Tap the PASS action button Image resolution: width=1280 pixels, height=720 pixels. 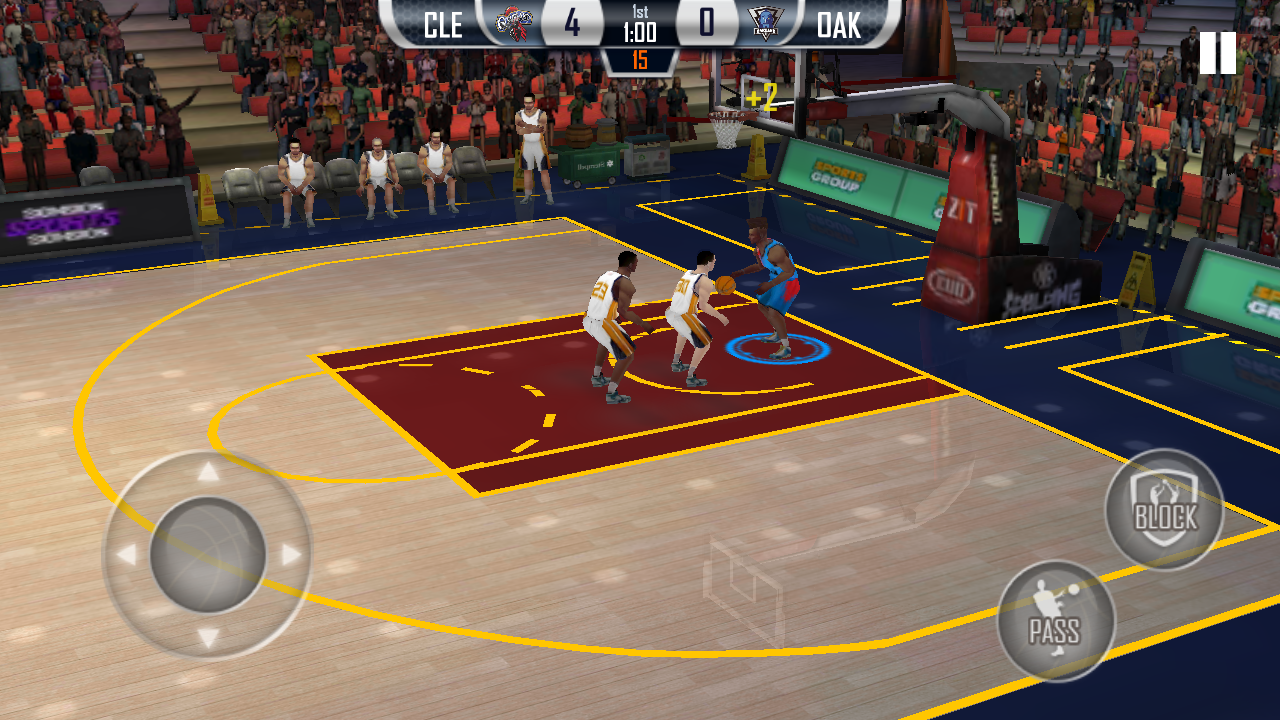point(1056,620)
